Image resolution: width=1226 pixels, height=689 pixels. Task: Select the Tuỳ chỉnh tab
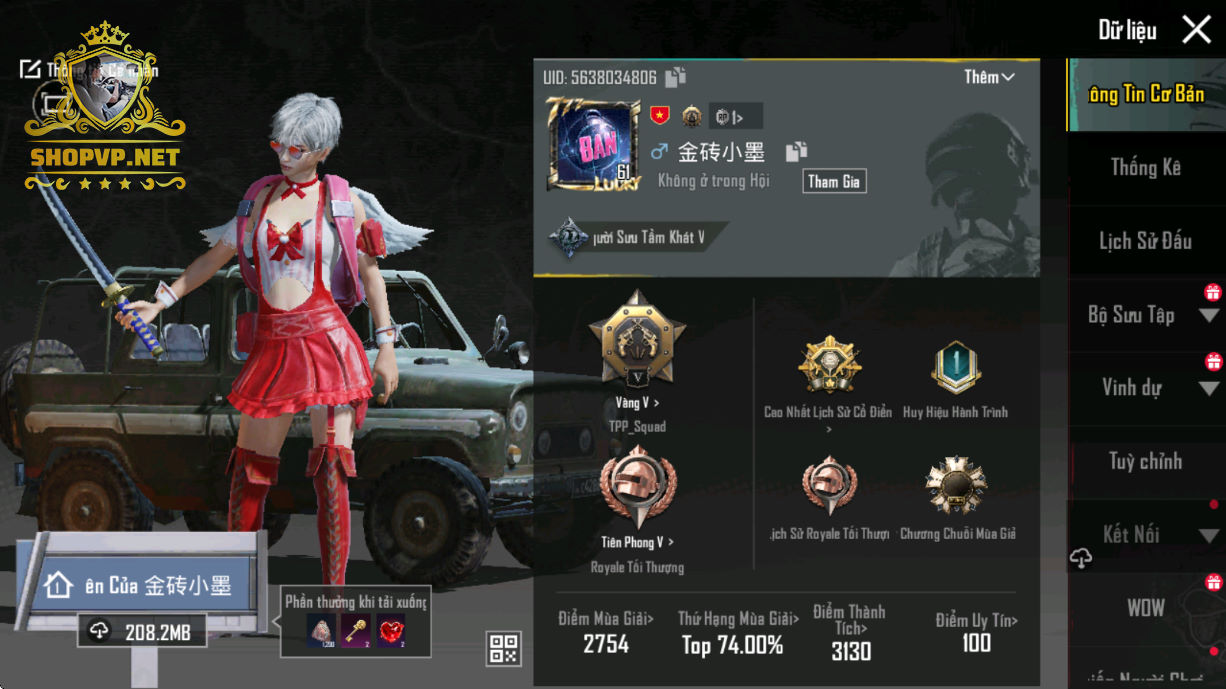click(x=1145, y=461)
